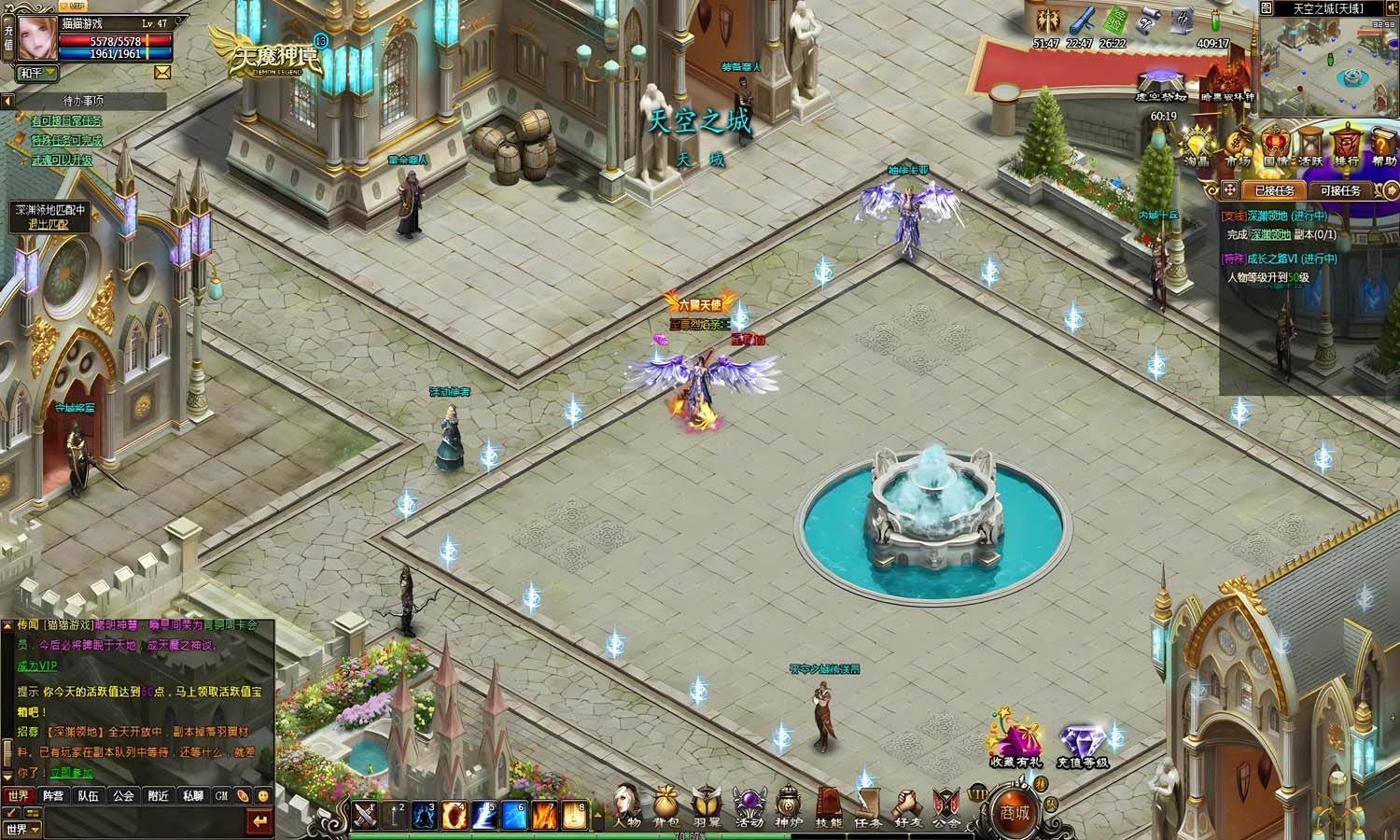Click the 退出匹配 exit matching link
The image size is (1400, 840).
tap(49, 224)
